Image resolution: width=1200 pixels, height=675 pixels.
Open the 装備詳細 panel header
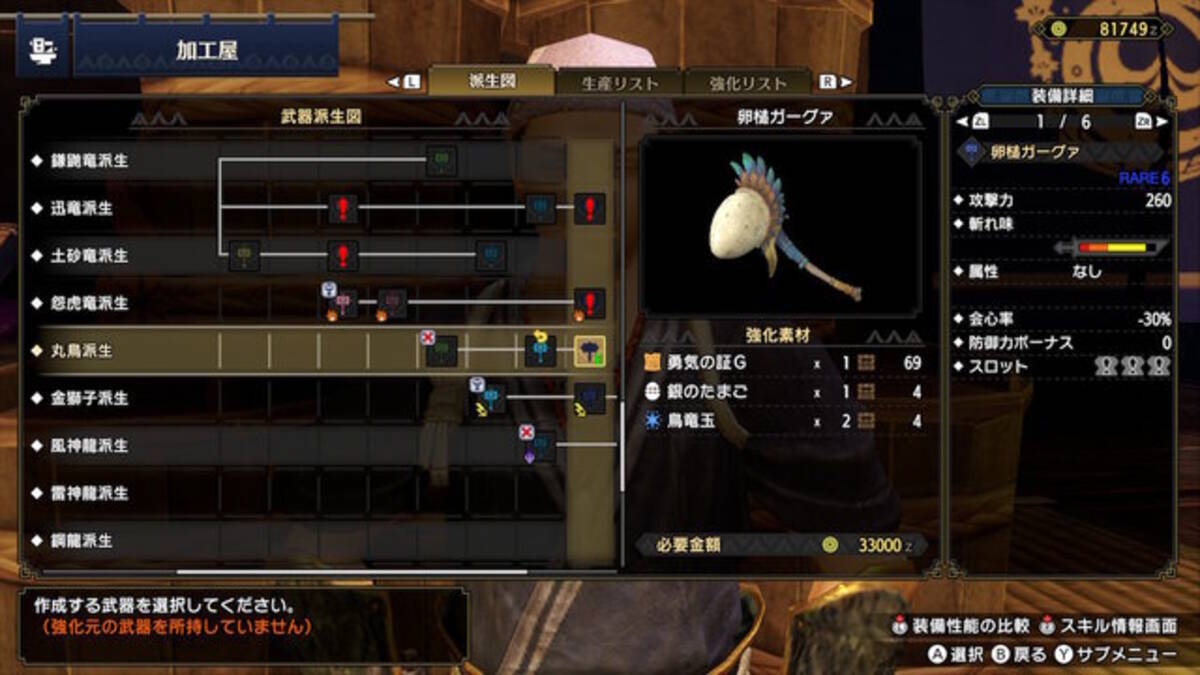tap(1062, 96)
